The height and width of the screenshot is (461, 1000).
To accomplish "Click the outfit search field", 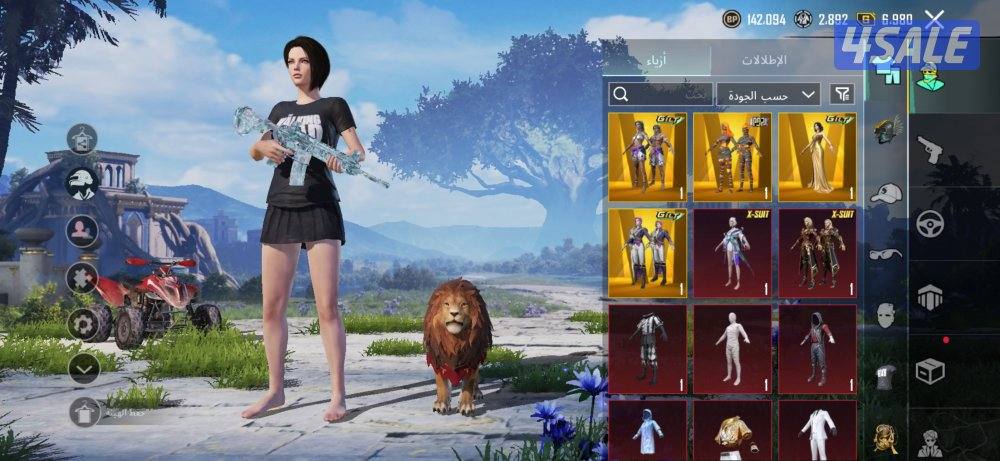I will 660,94.
